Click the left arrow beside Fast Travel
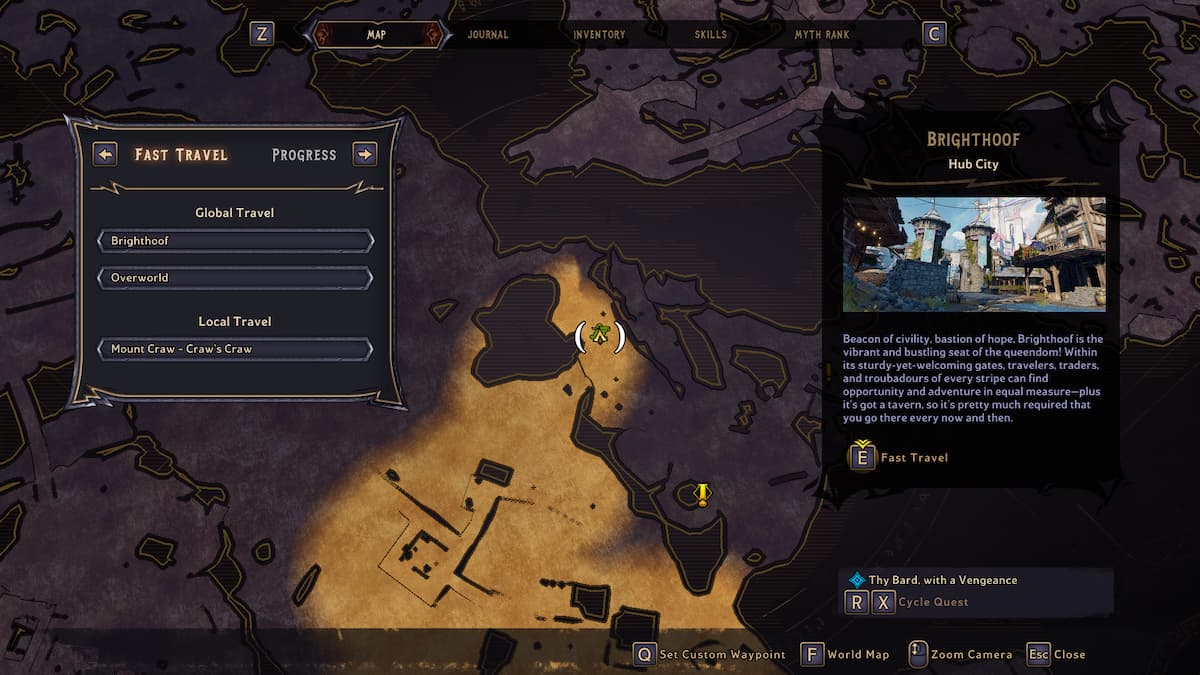 105,154
